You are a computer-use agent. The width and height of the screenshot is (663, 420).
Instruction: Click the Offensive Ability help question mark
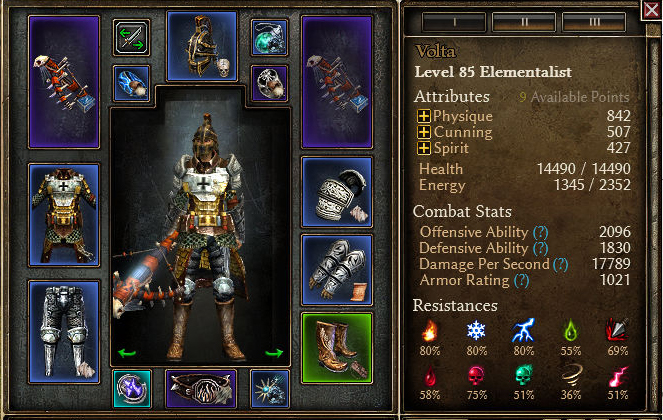tap(541, 232)
